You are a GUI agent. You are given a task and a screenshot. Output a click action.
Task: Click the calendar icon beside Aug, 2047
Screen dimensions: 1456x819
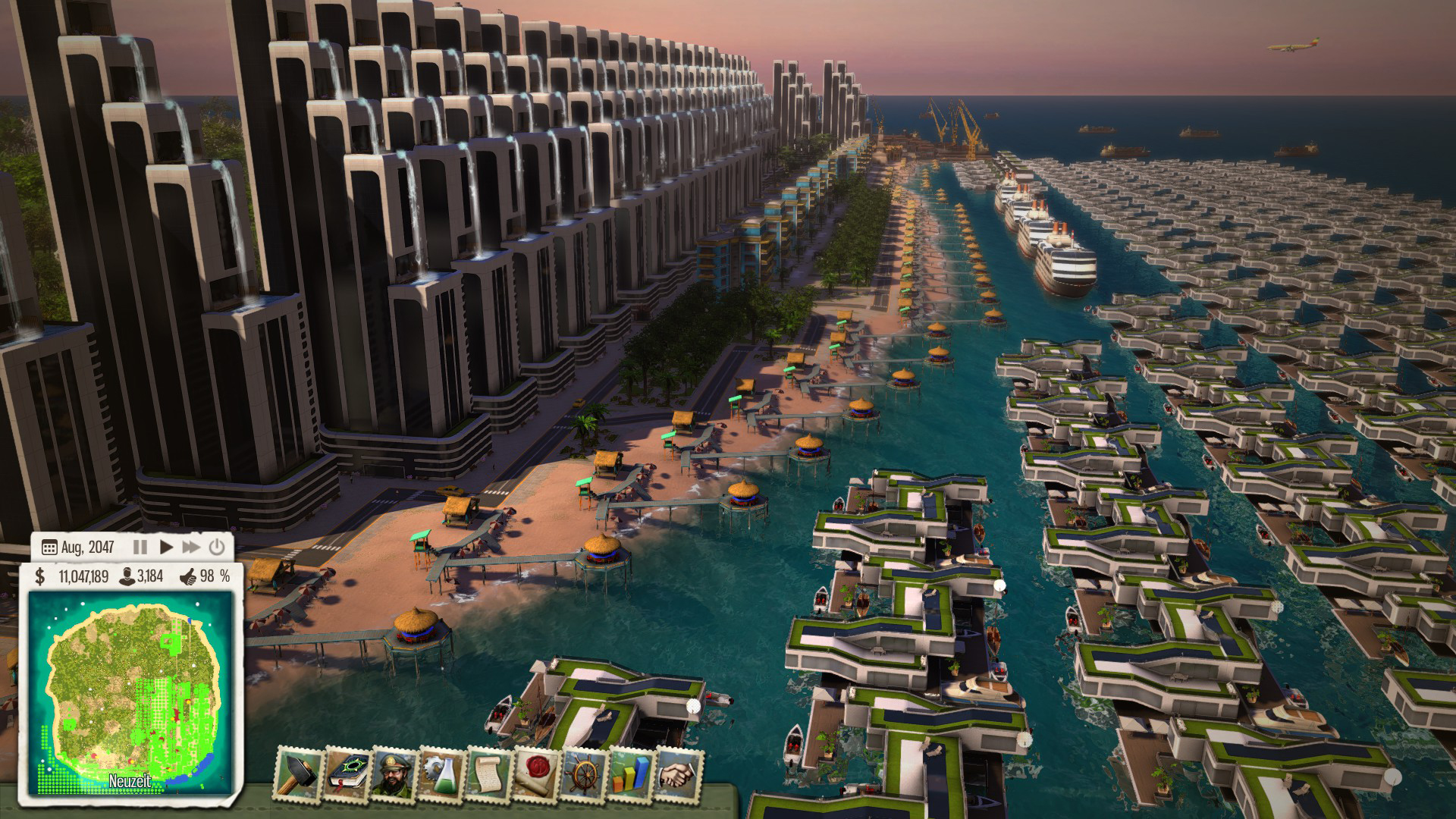click(49, 546)
